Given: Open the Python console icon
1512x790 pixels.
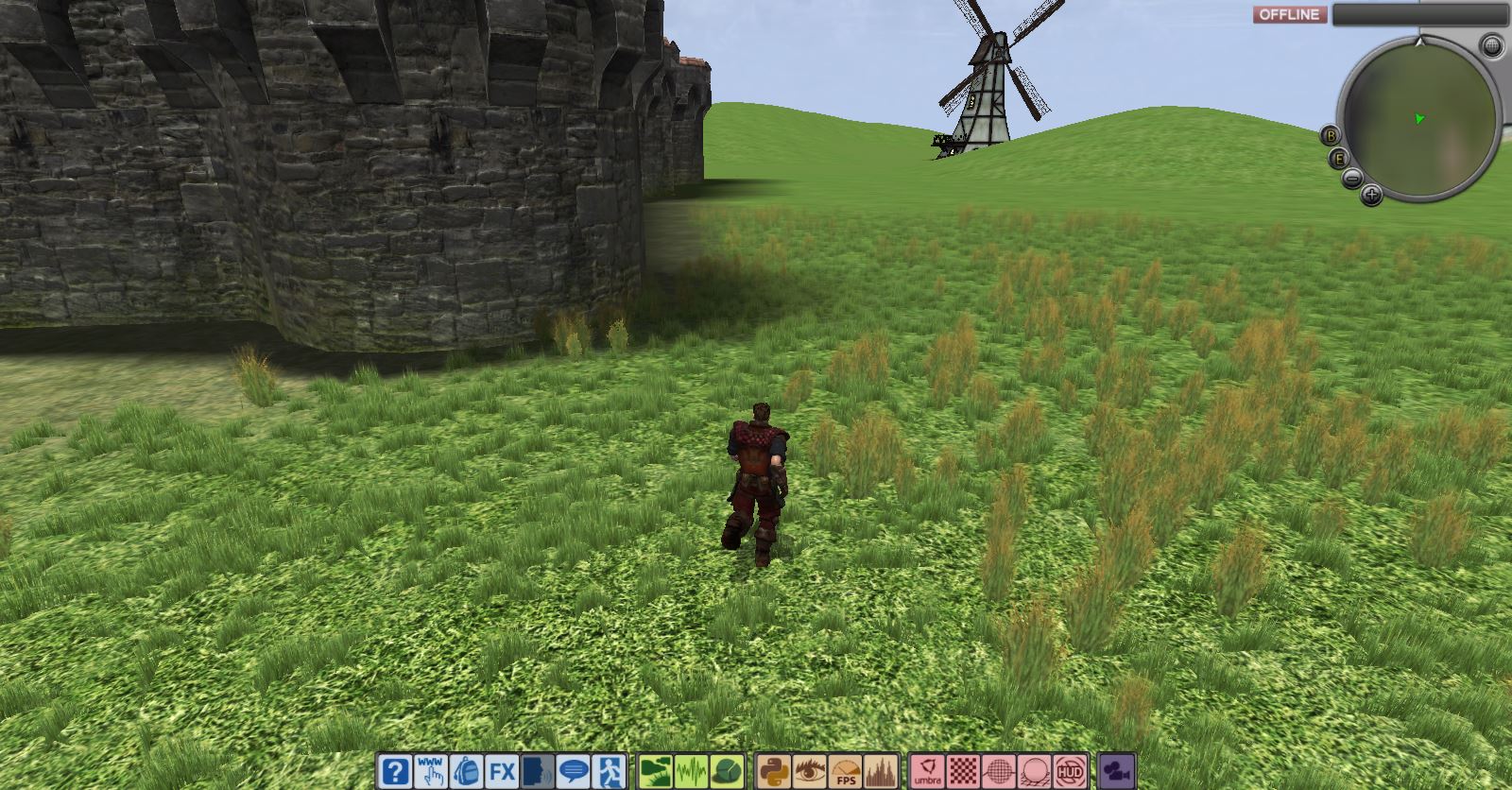Looking at the screenshot, I should (x=772, y=771).
